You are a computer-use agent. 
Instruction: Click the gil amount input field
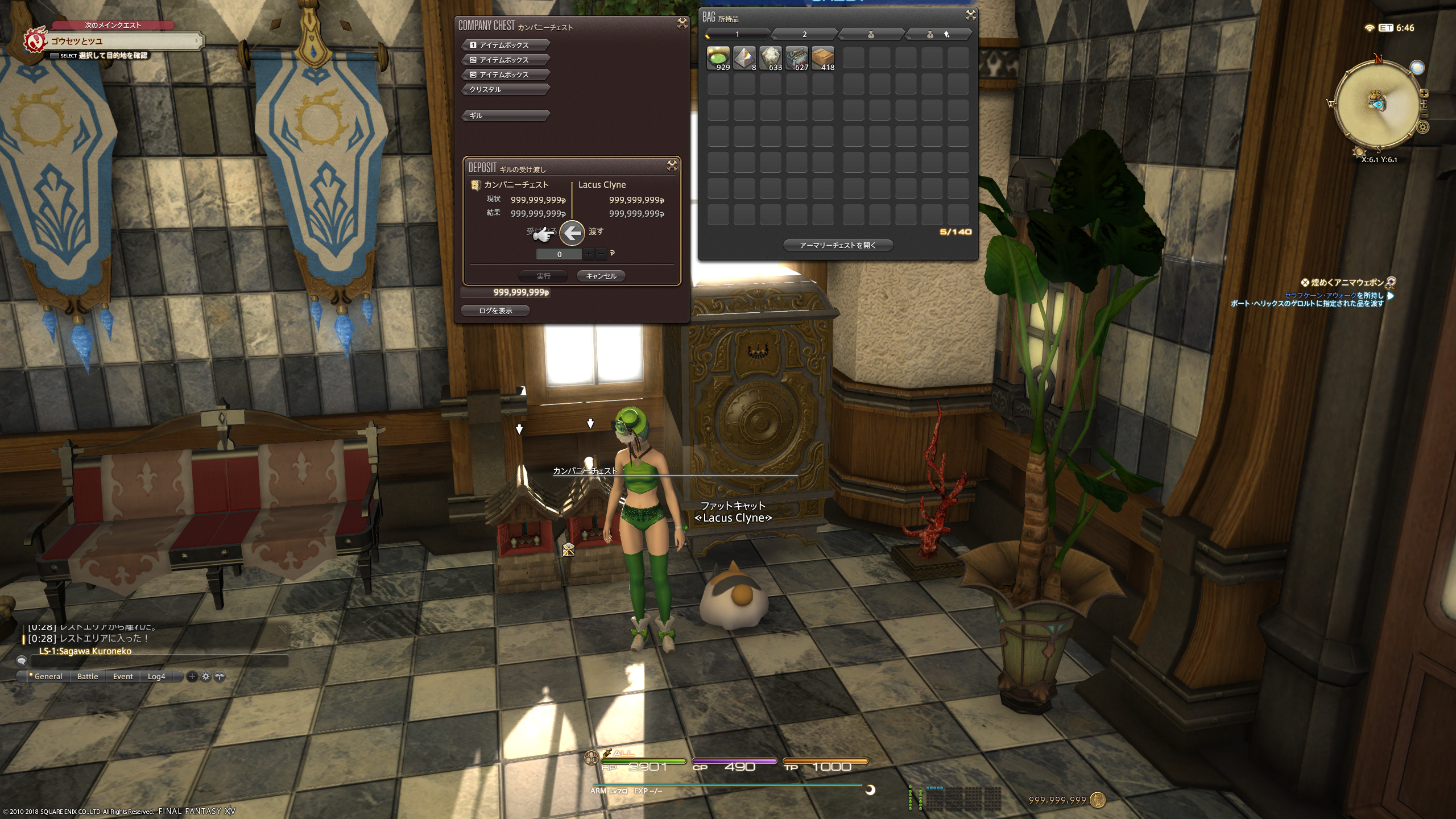click(x=559, y=254)
